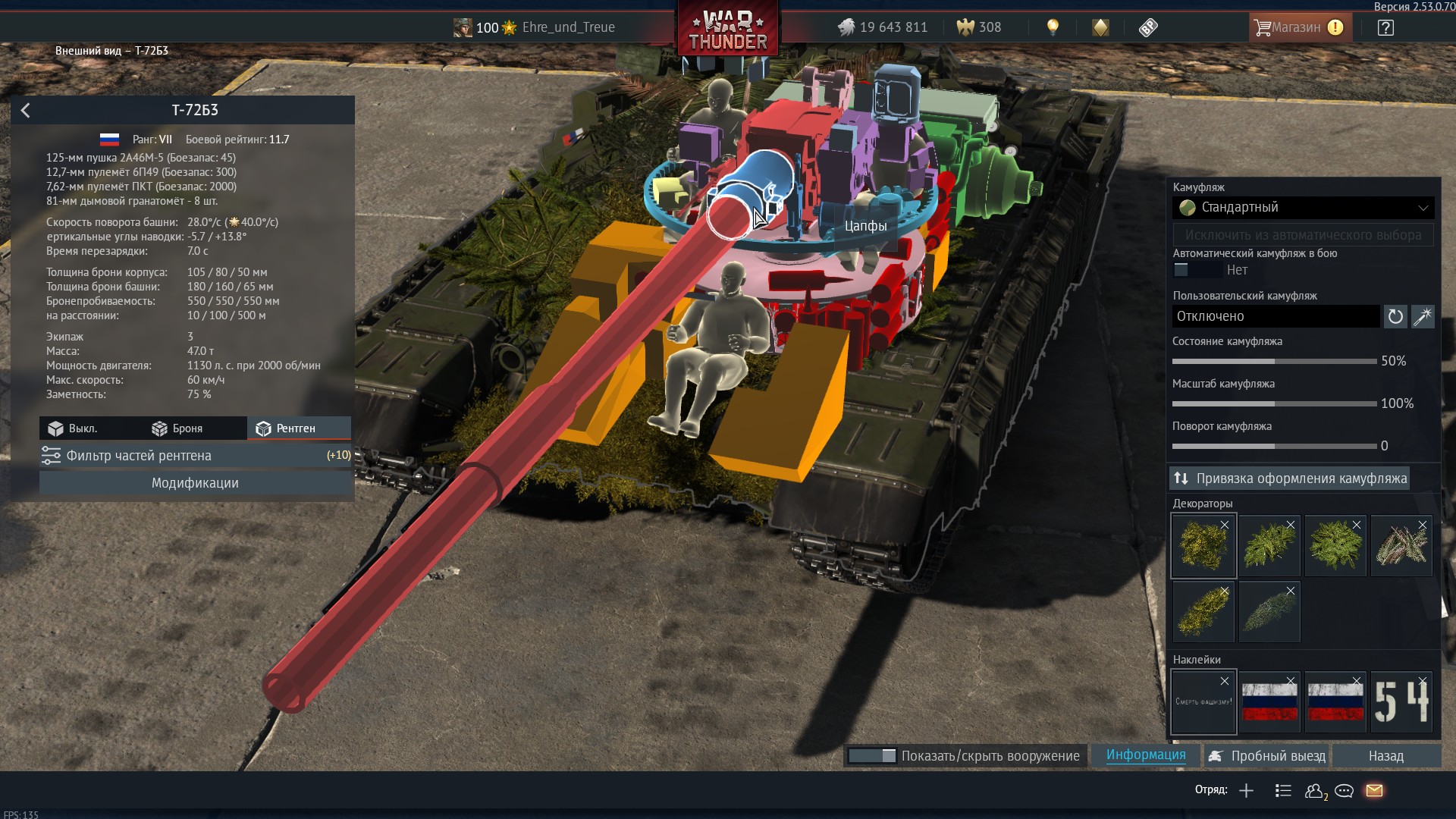Image resolution: width=1456 pixels, height=819 pixels.
Task: Open the question mark help button
Action: coord(1385,28)
